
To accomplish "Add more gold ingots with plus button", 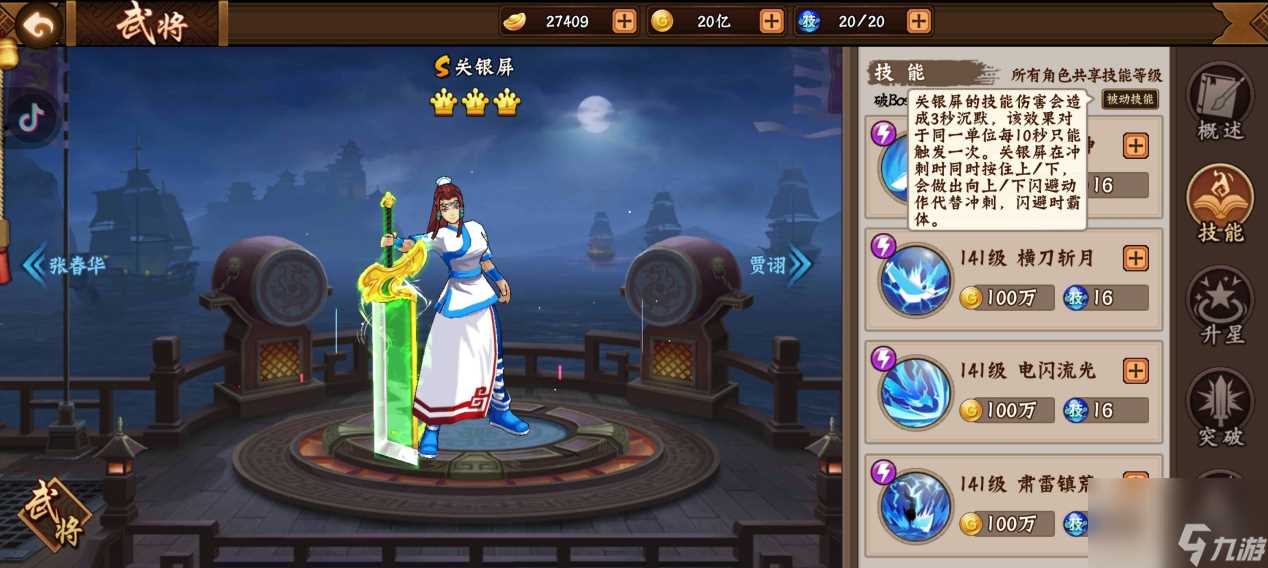I will 624,21.
